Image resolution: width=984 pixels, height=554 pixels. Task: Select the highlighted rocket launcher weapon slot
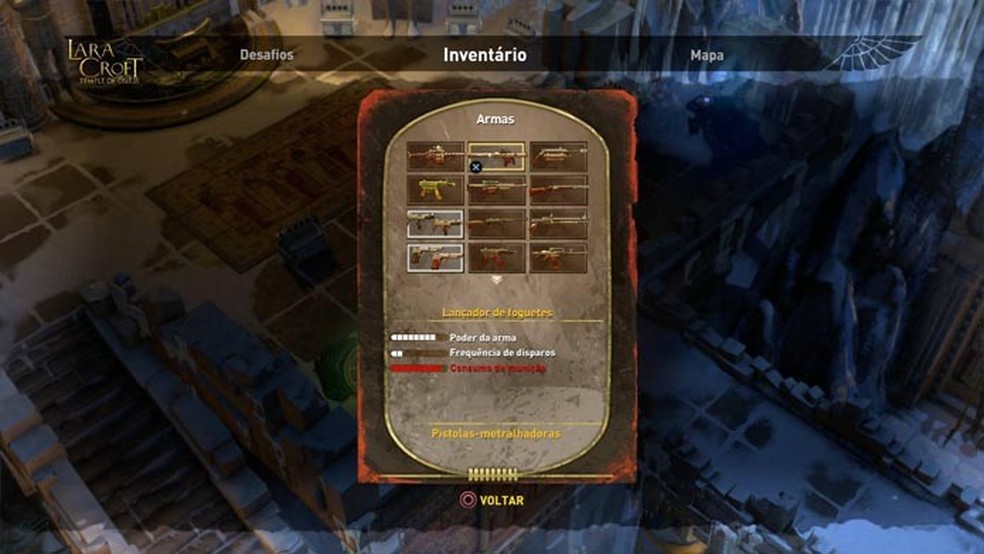tap(497, 156)
